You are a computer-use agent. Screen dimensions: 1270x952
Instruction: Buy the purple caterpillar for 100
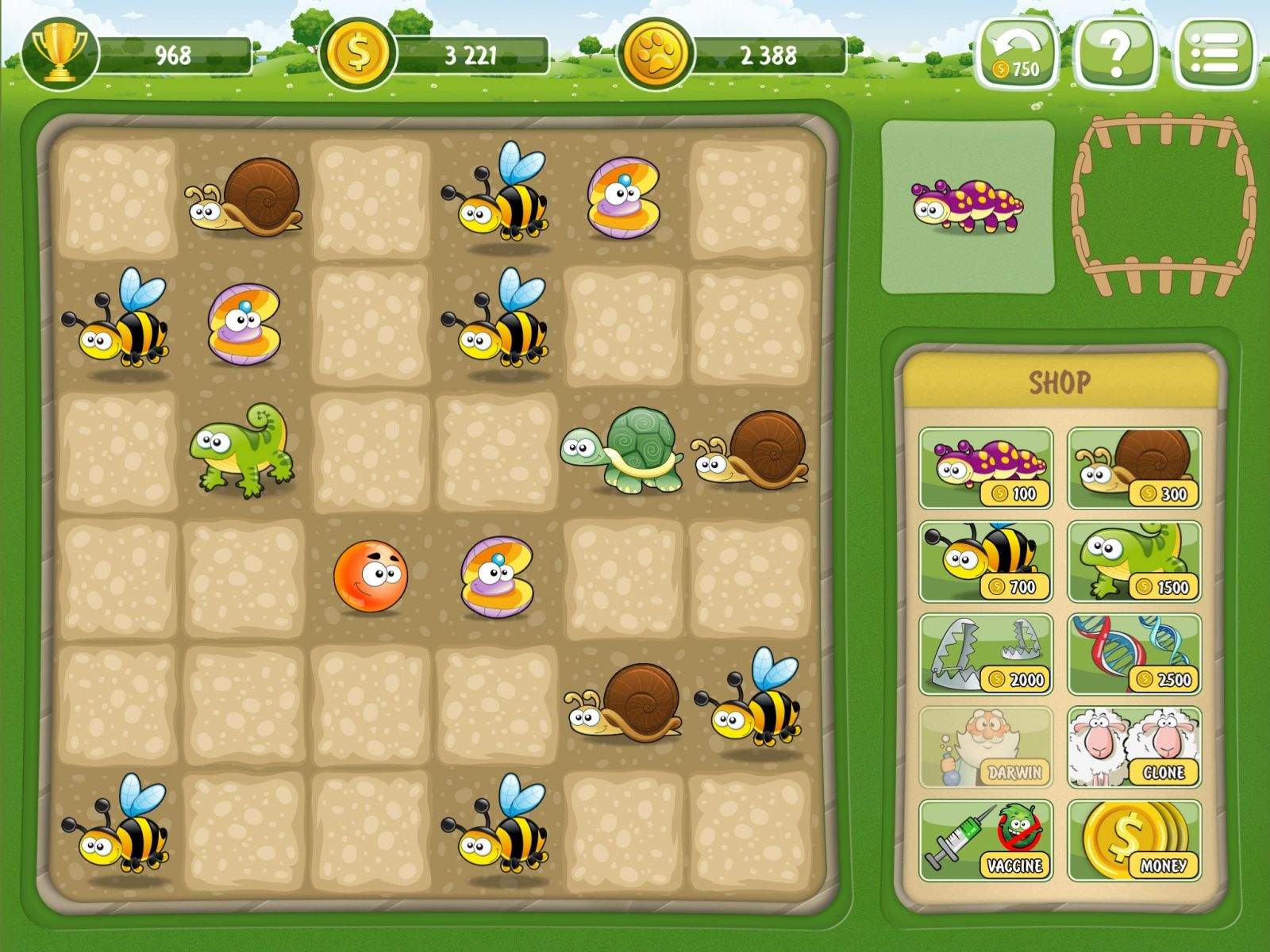point(986,468)
